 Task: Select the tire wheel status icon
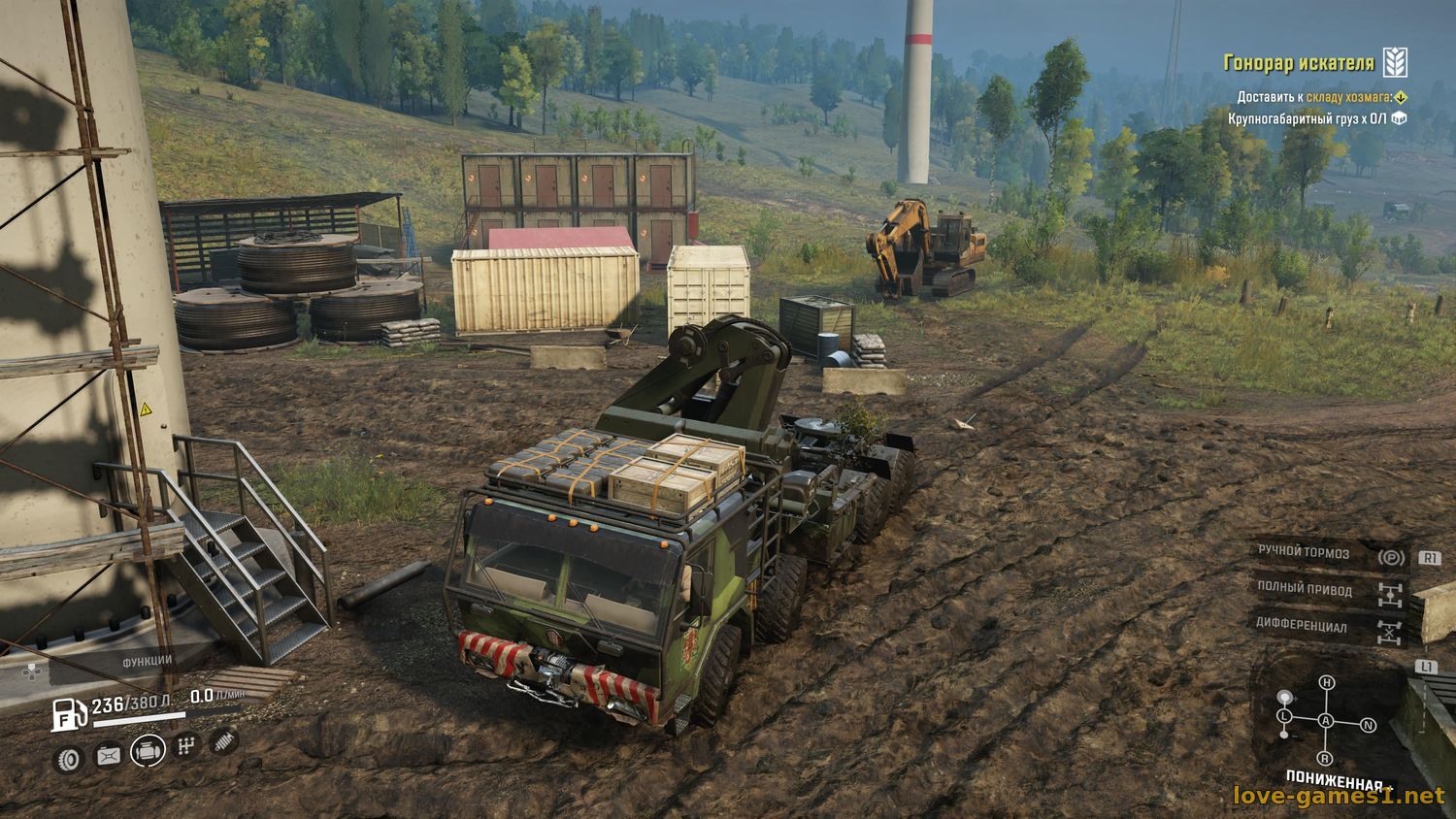68,757
